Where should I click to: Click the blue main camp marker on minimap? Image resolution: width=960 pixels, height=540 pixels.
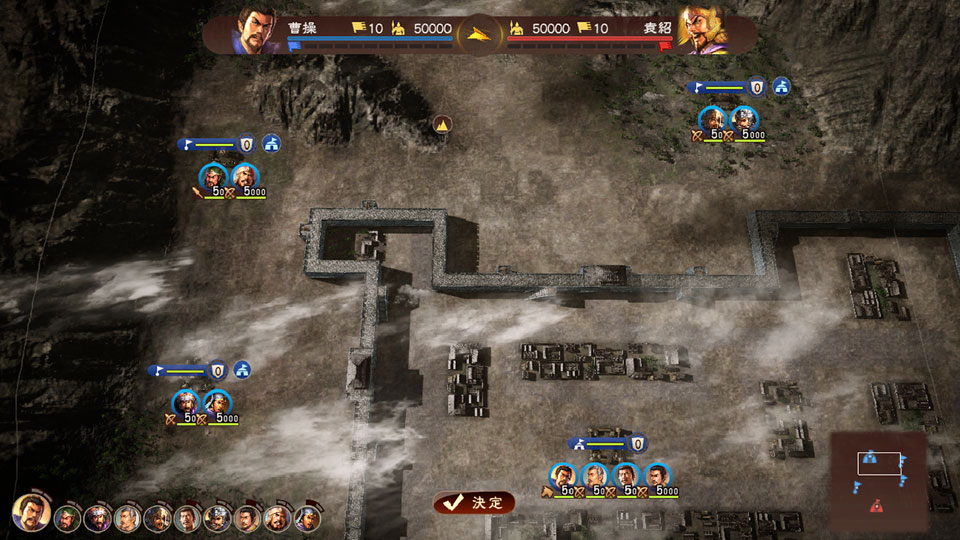point(871,458)
